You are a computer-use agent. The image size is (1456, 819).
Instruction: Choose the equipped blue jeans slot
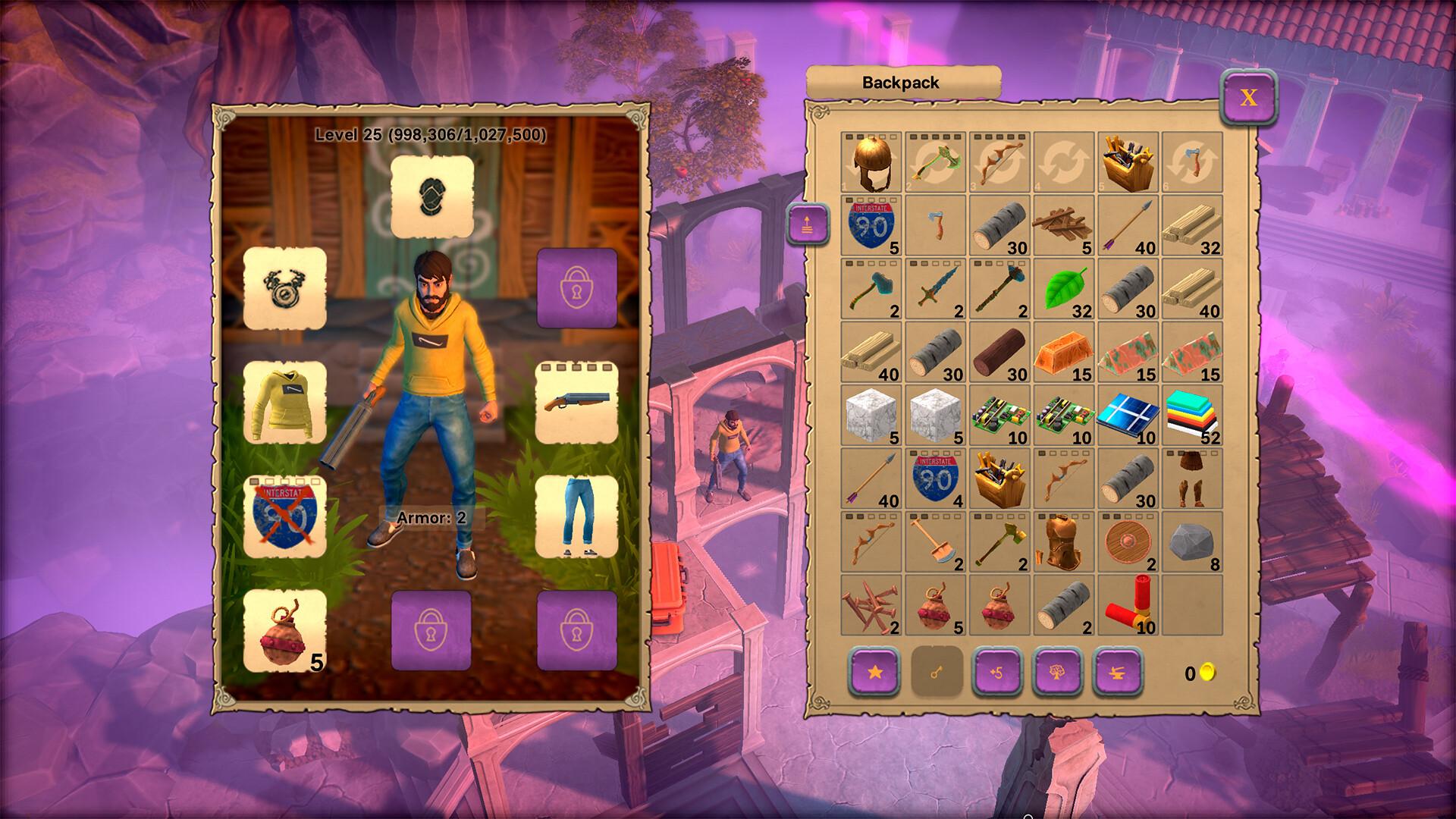[576, 516]
